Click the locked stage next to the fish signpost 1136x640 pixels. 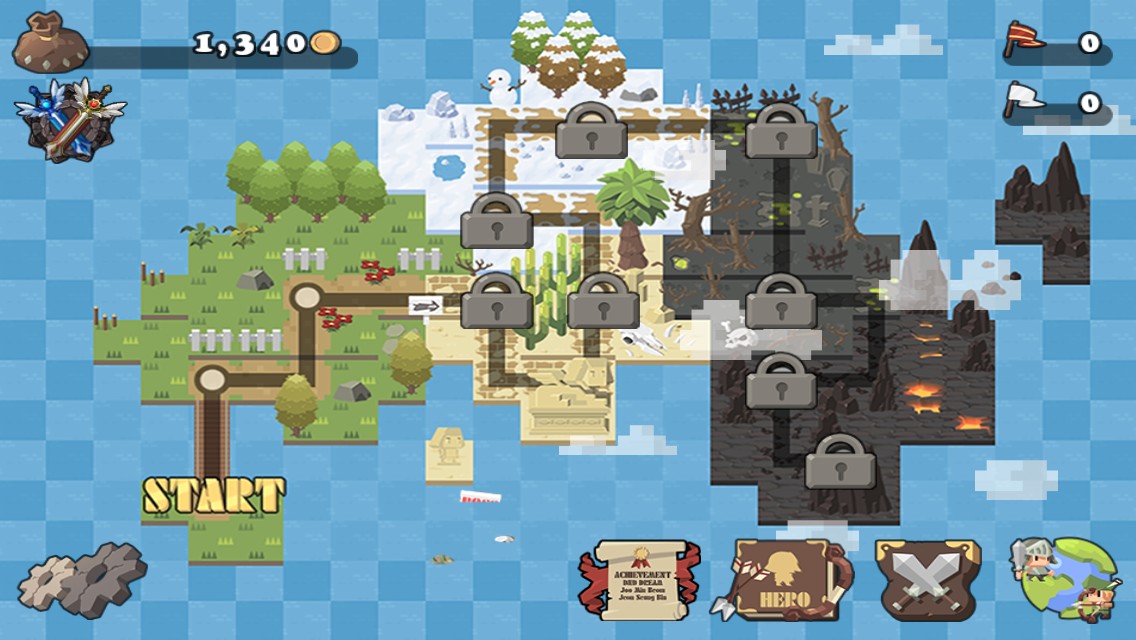(x=496, y=302)
